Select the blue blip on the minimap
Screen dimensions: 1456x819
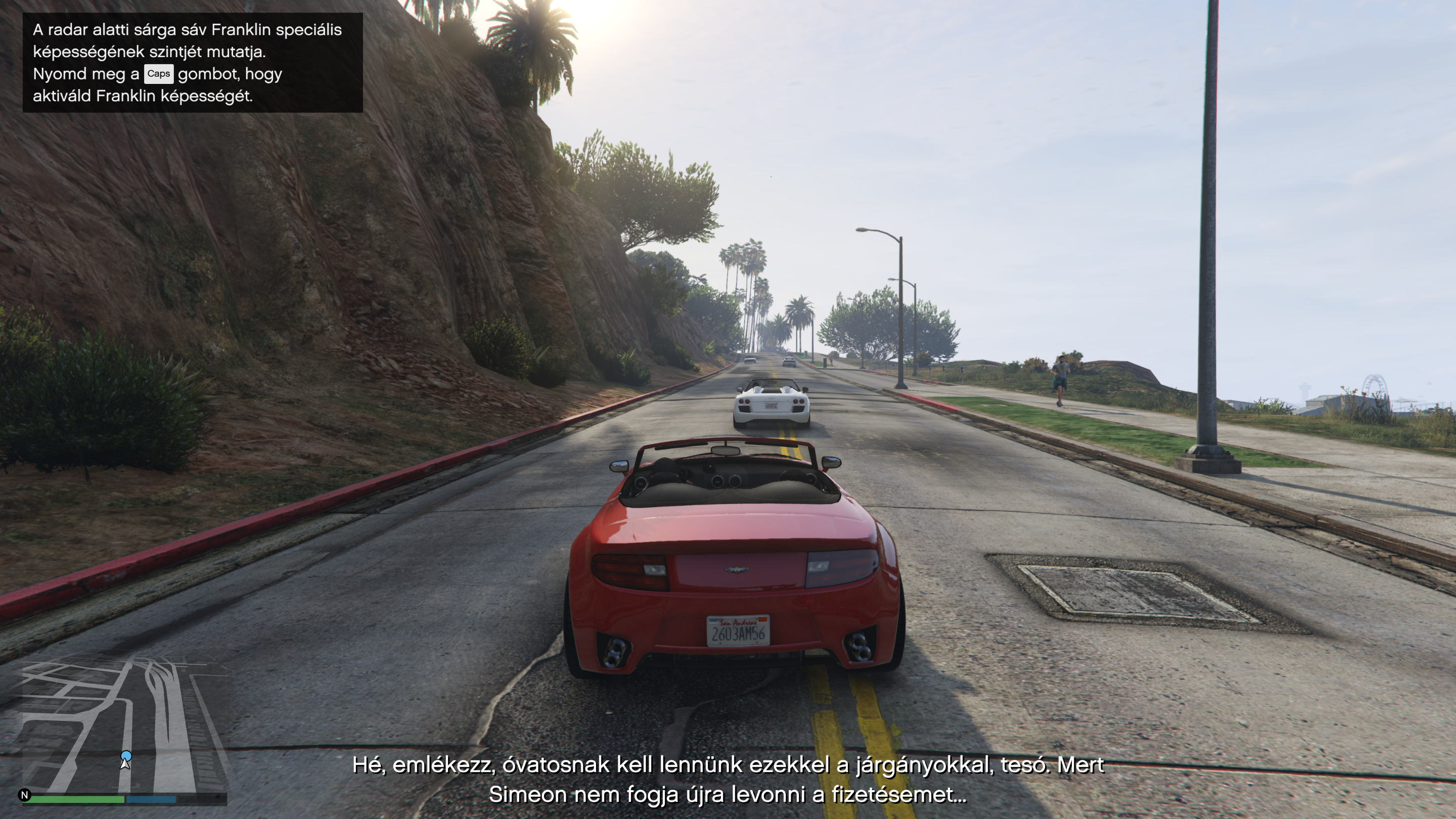(126, 756)
